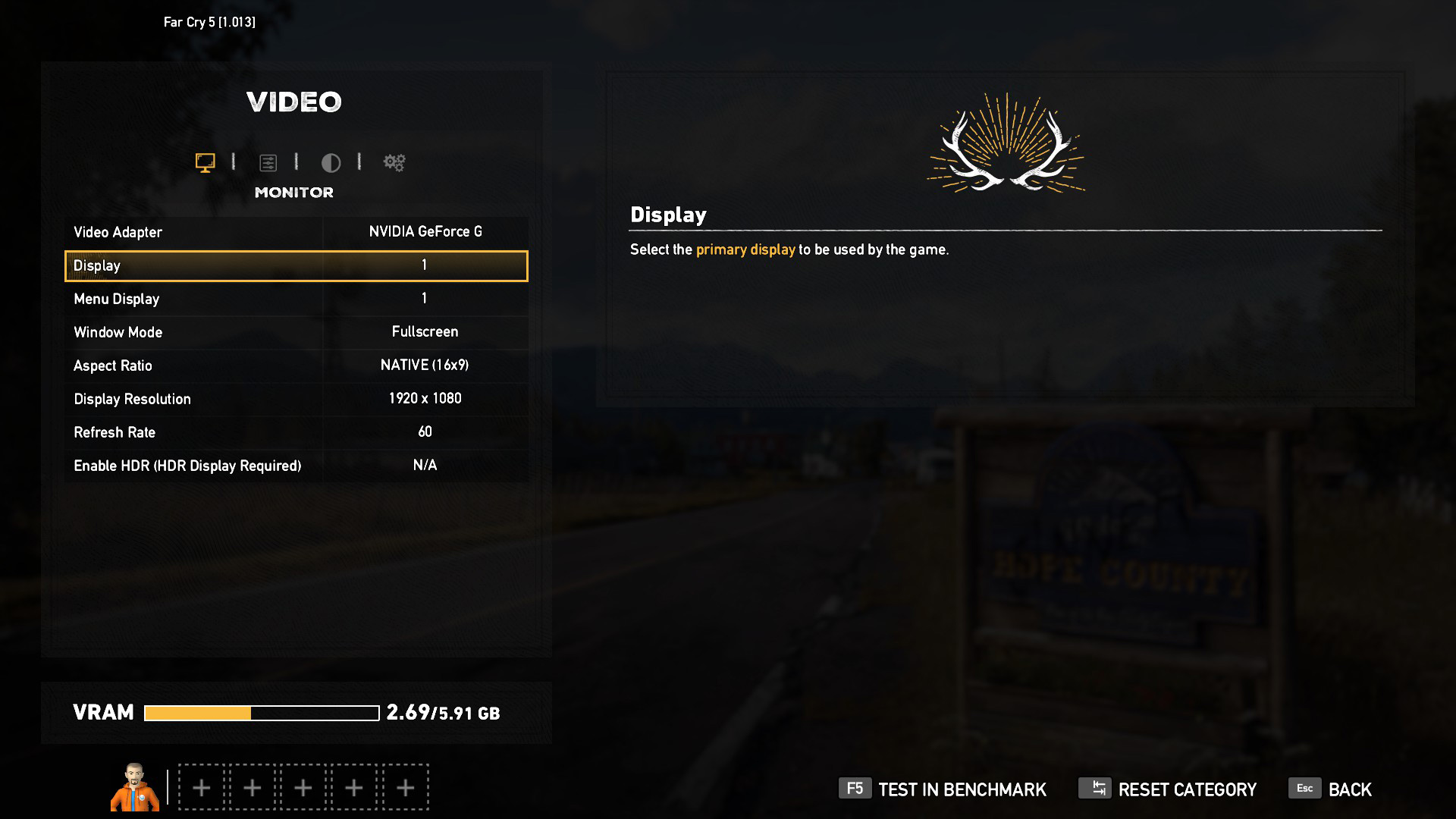The height and width of the screenshot is (819, 1456).
Task: Select the Video Adapter row
Action: coord(296,232)
